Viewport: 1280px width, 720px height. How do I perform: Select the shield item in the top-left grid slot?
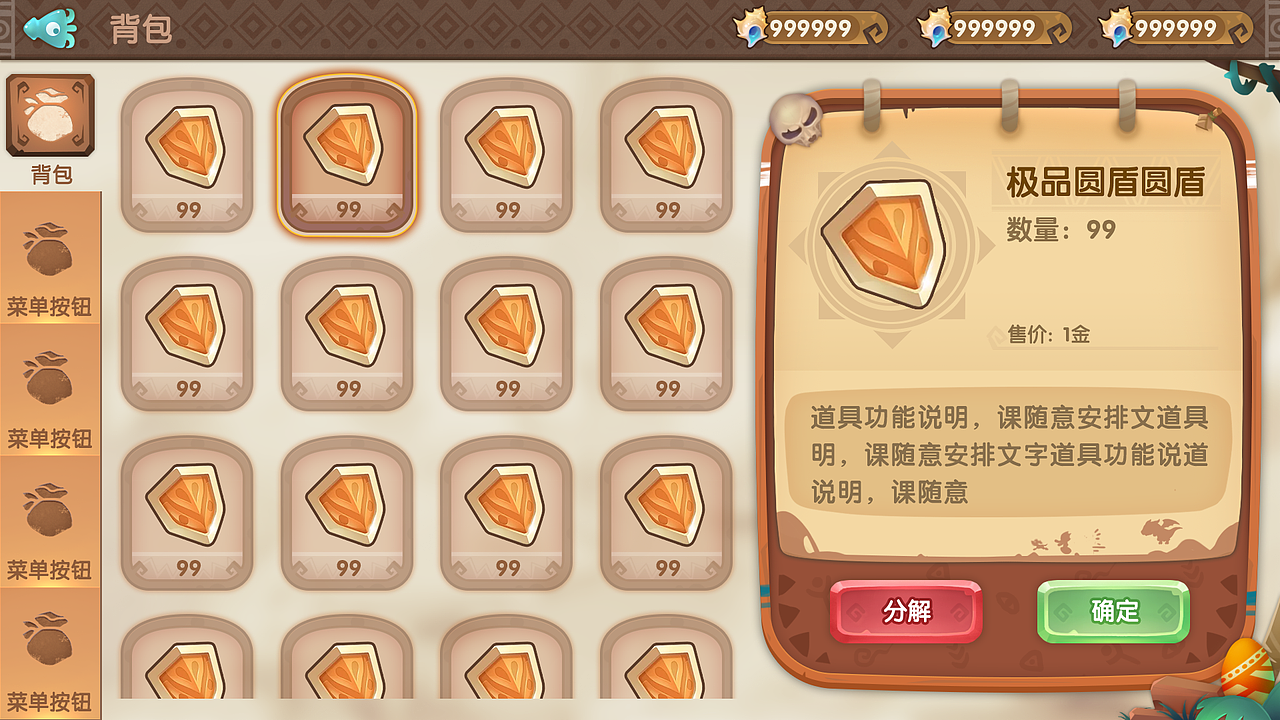pos(187,155)
